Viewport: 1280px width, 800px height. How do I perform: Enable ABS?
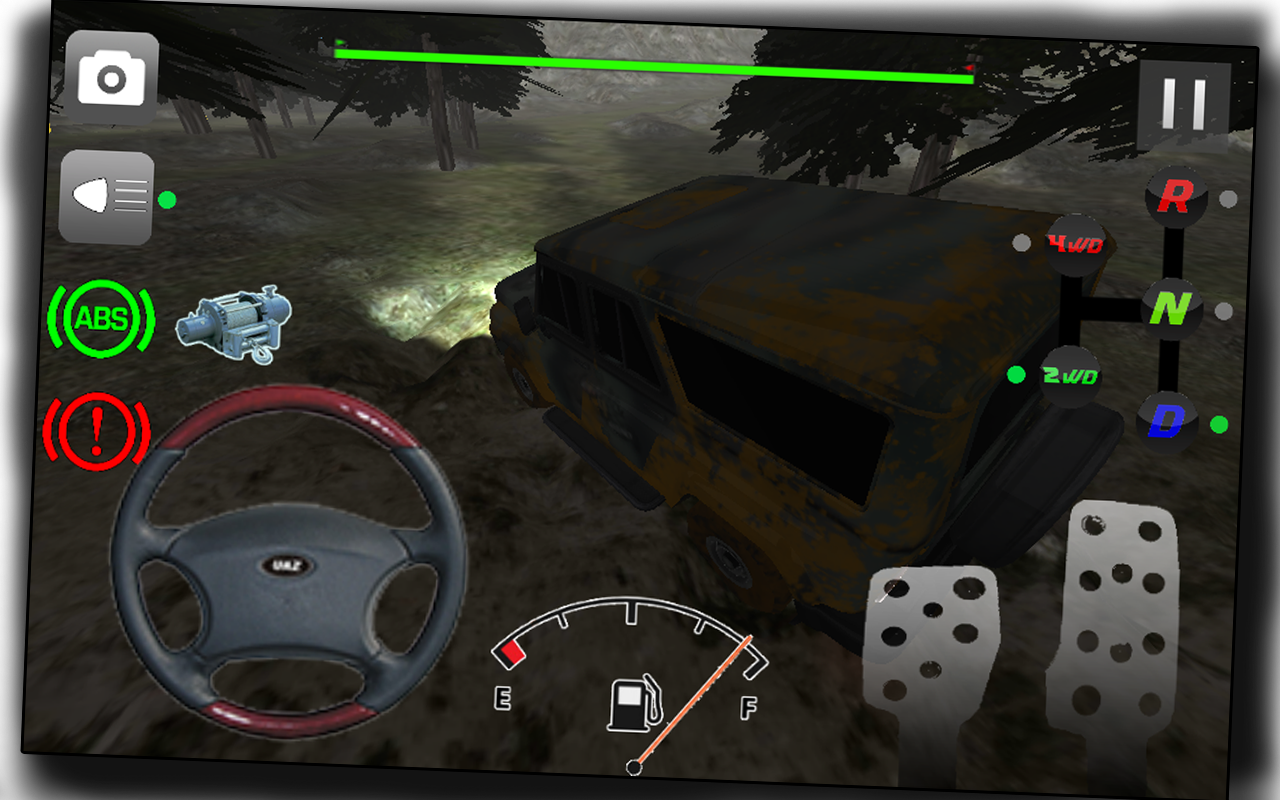[x=101, y=316]
